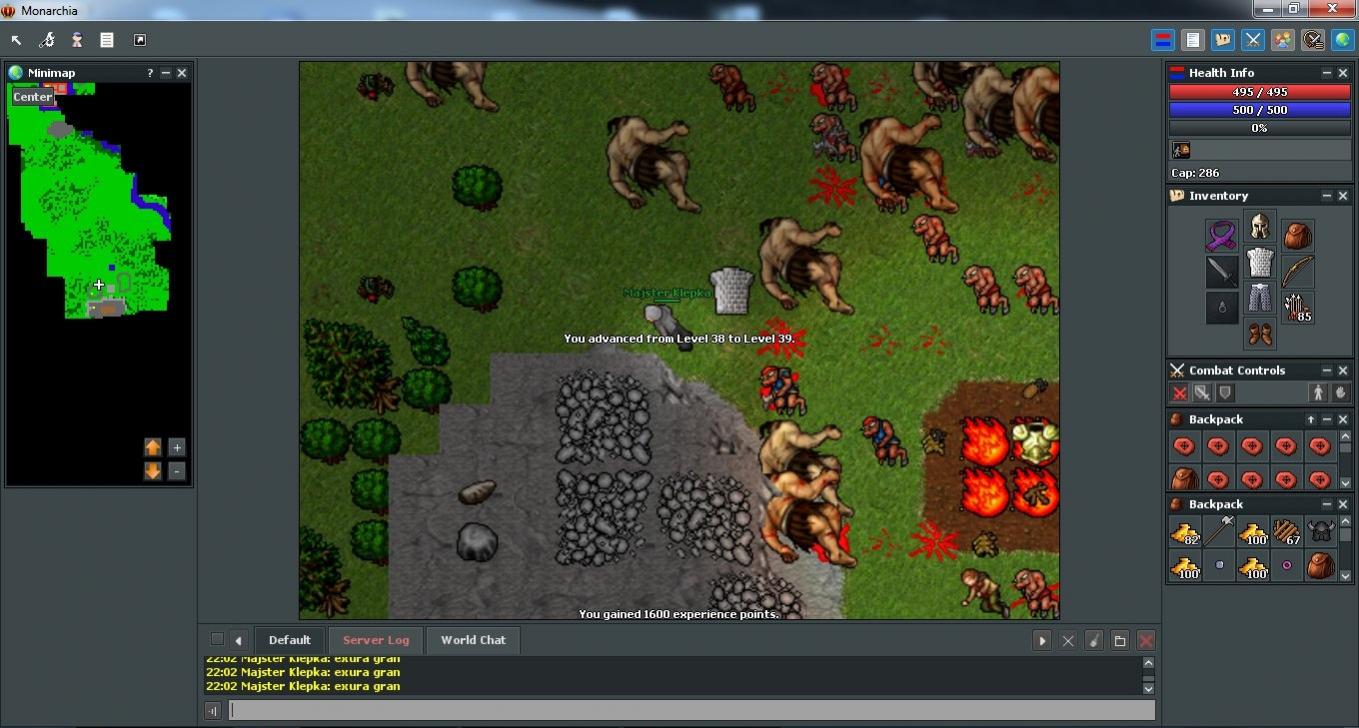Close the Minimap panel

click(x=182, y=73)
